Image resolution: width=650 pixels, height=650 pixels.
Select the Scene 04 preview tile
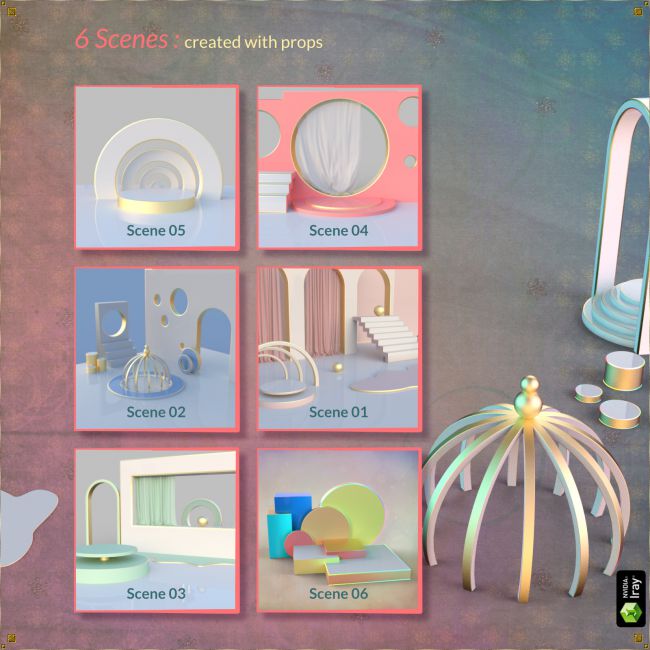(339, 167)
